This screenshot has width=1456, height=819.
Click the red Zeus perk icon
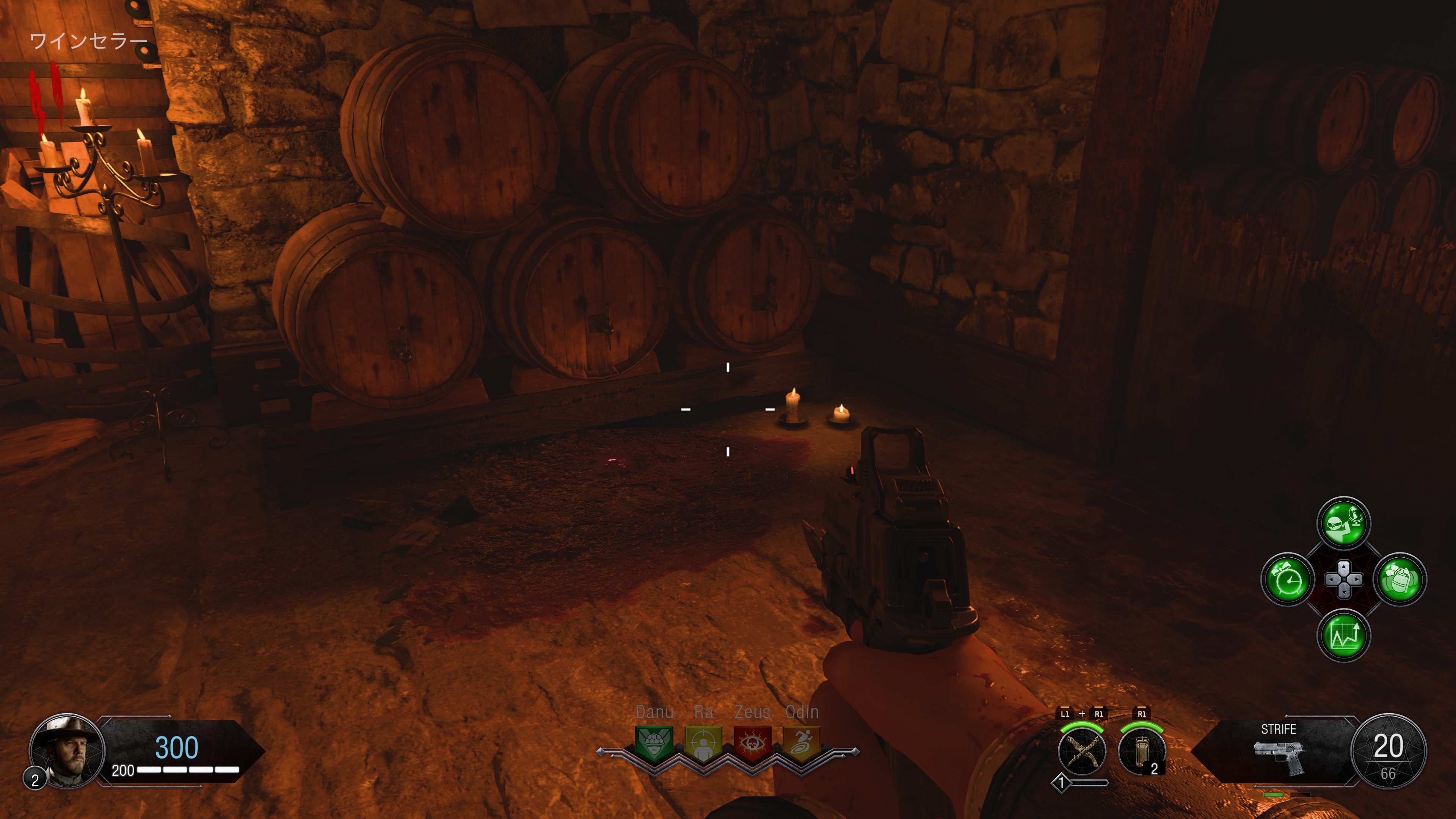(752, 743)
